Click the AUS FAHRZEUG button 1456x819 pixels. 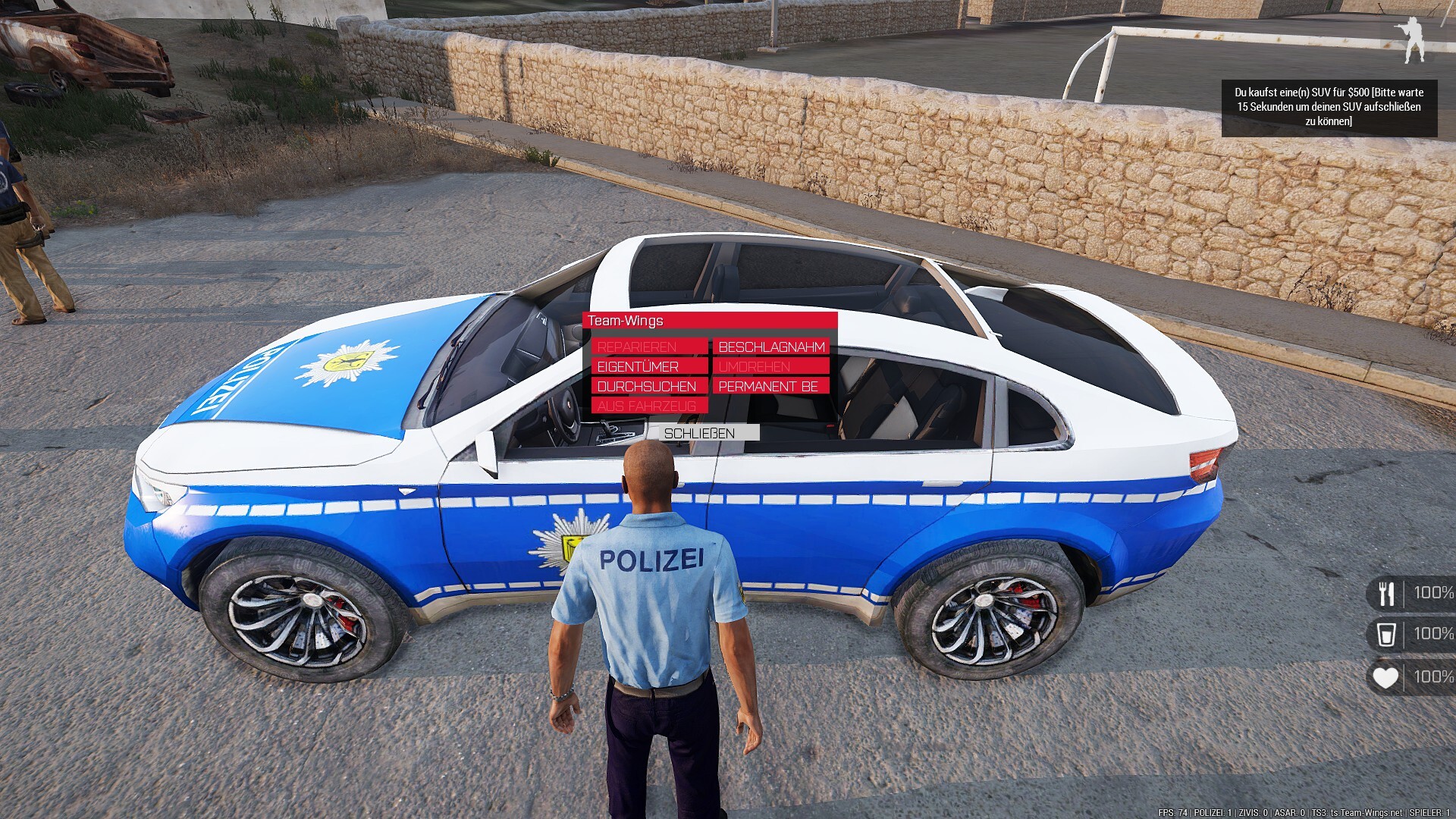click(x=649, y=406)
